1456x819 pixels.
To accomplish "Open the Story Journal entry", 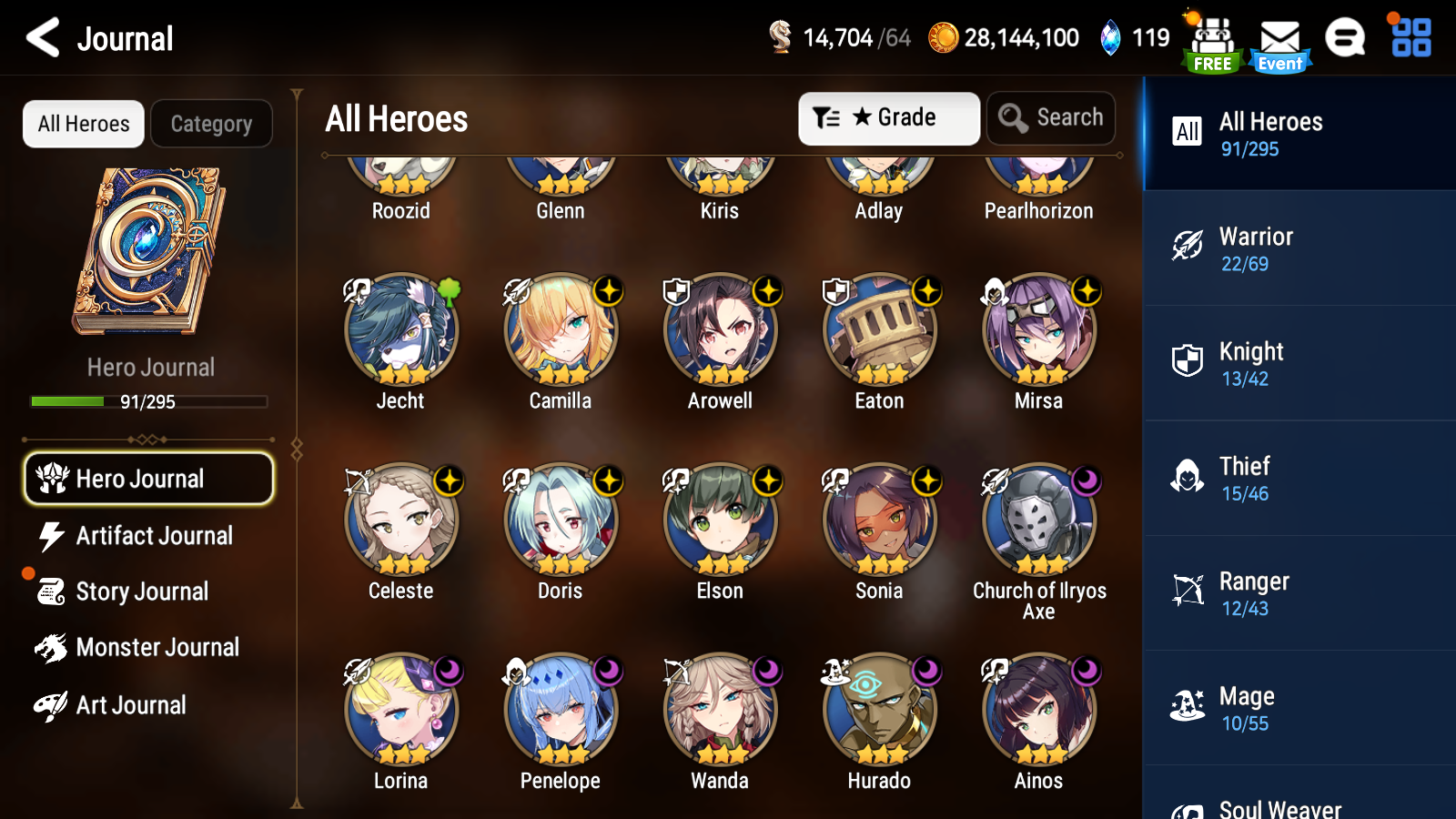I will click(141, 591).
